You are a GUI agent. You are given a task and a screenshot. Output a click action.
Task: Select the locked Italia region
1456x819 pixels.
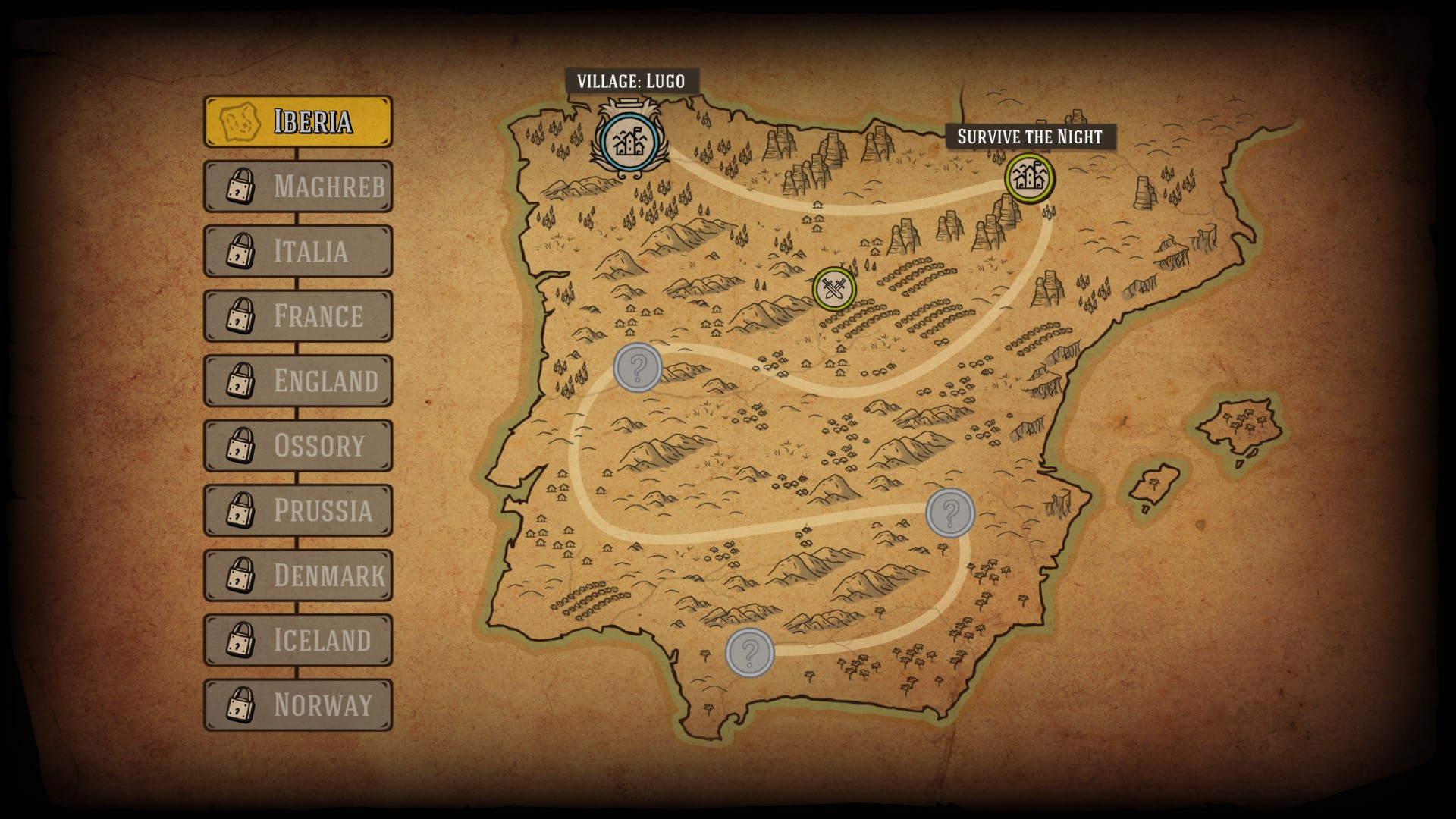tap(298, 251)
